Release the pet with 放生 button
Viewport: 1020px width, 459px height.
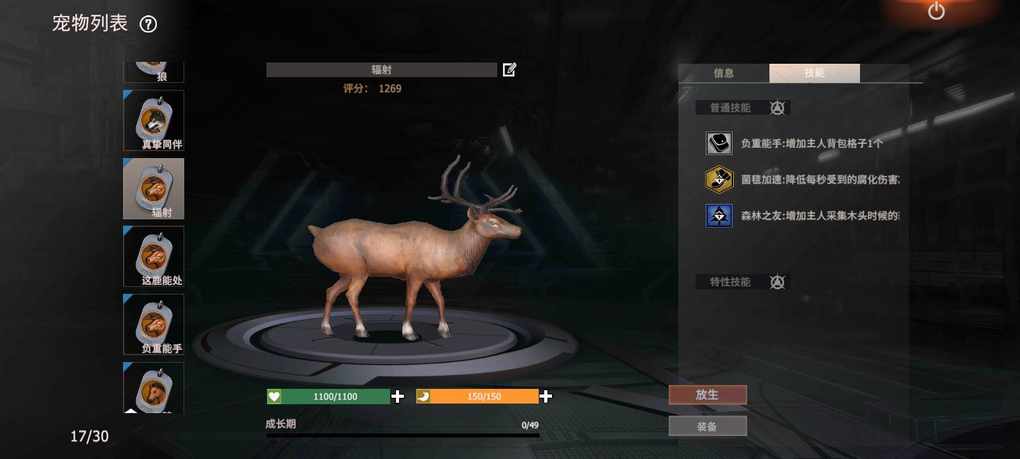pyautogui.click(x=707, y=395)
